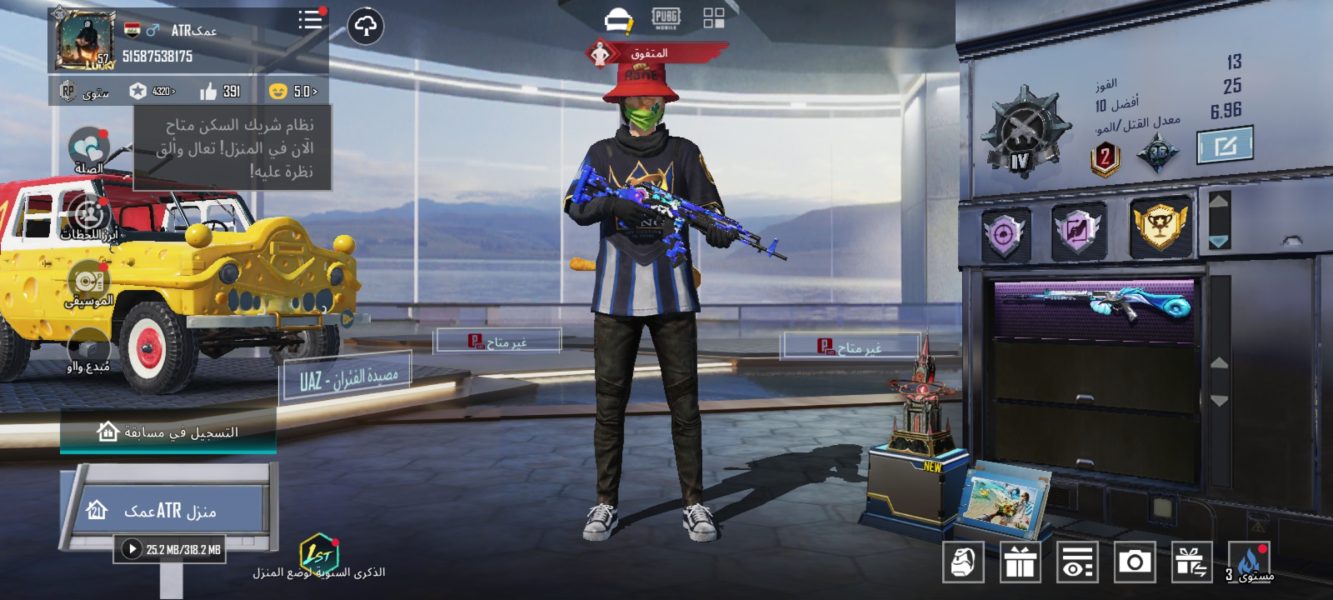Switch to the four-squares grid tab
The height and width of the screenshot is (600, 1333).
pos(714,17)
